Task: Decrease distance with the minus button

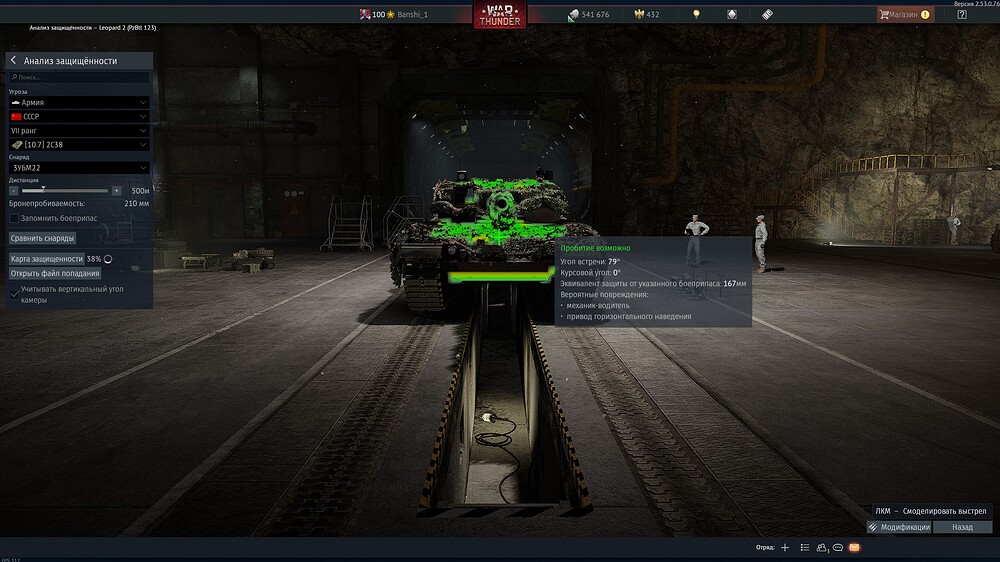Action: point(13,190)
